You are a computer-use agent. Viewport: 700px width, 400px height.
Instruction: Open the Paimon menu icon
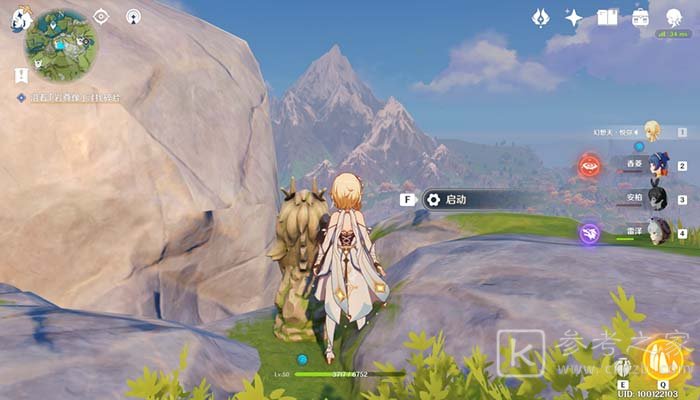pyautogui.click(x=21, y=17)
